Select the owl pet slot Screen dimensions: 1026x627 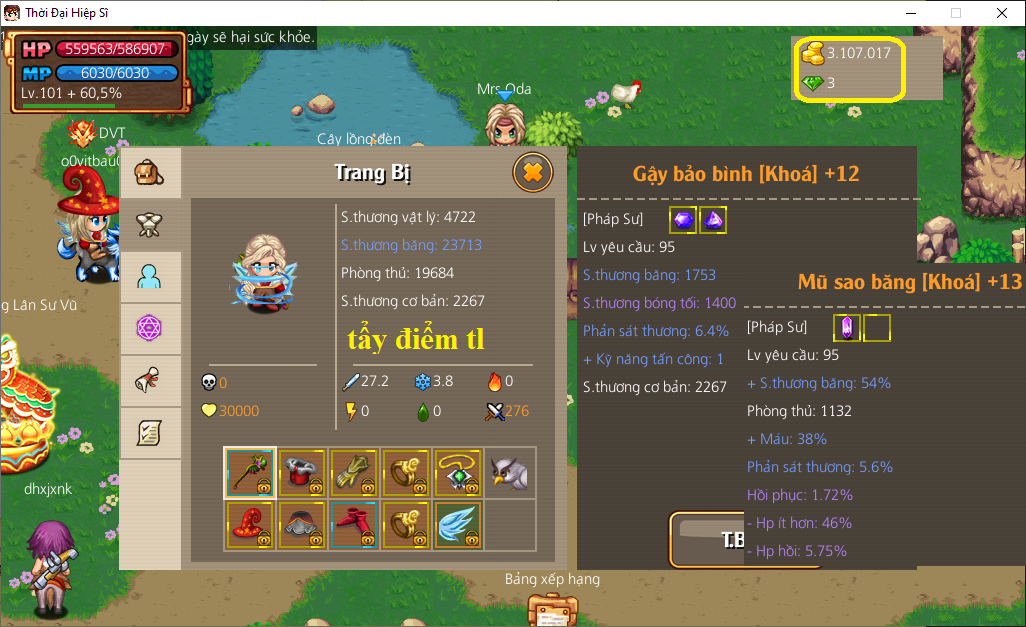510,472
